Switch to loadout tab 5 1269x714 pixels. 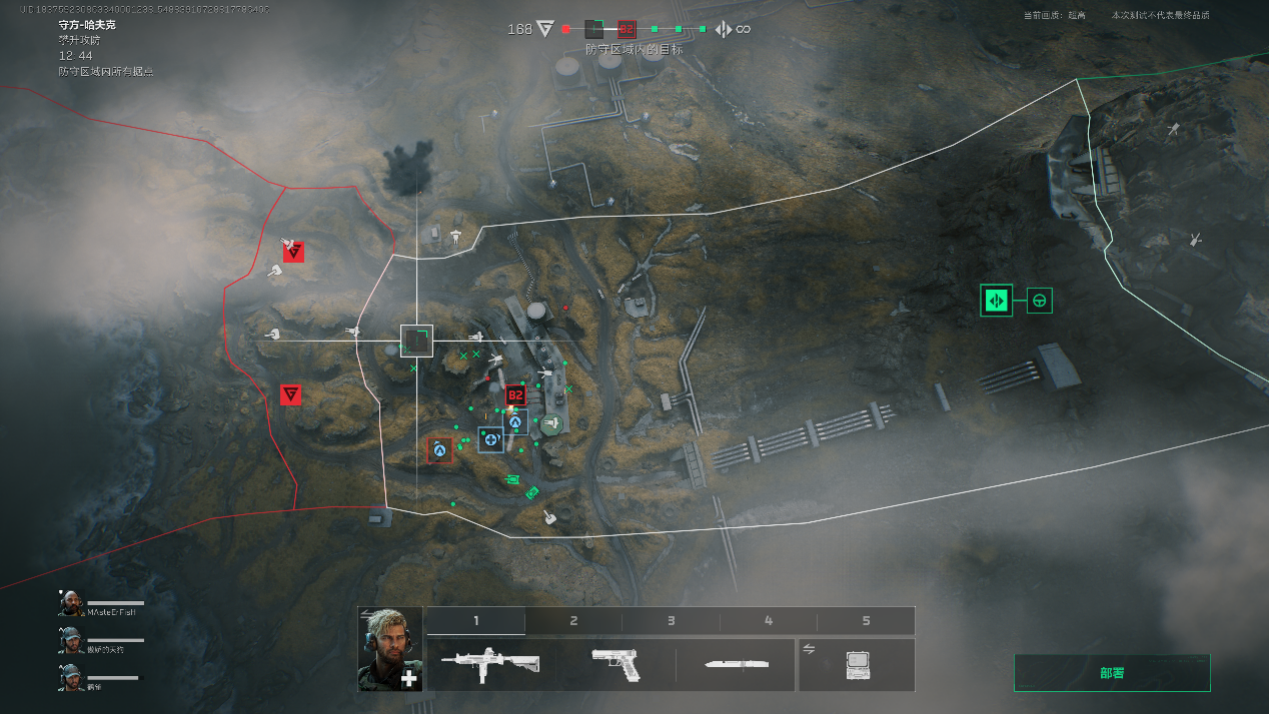click(x=865, y=621)
